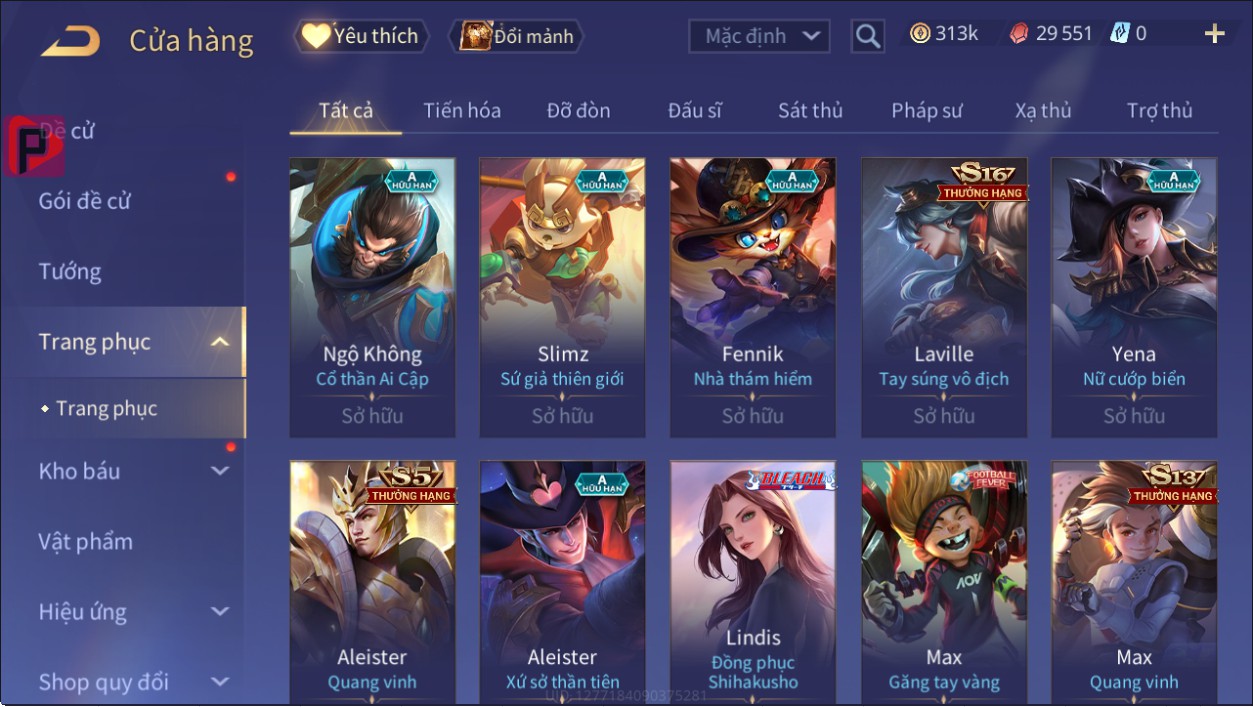Switch to the Tiến hóa tab
This screenshot has width=1253, height=707.
pyautogui.click(x=462, y=111)
